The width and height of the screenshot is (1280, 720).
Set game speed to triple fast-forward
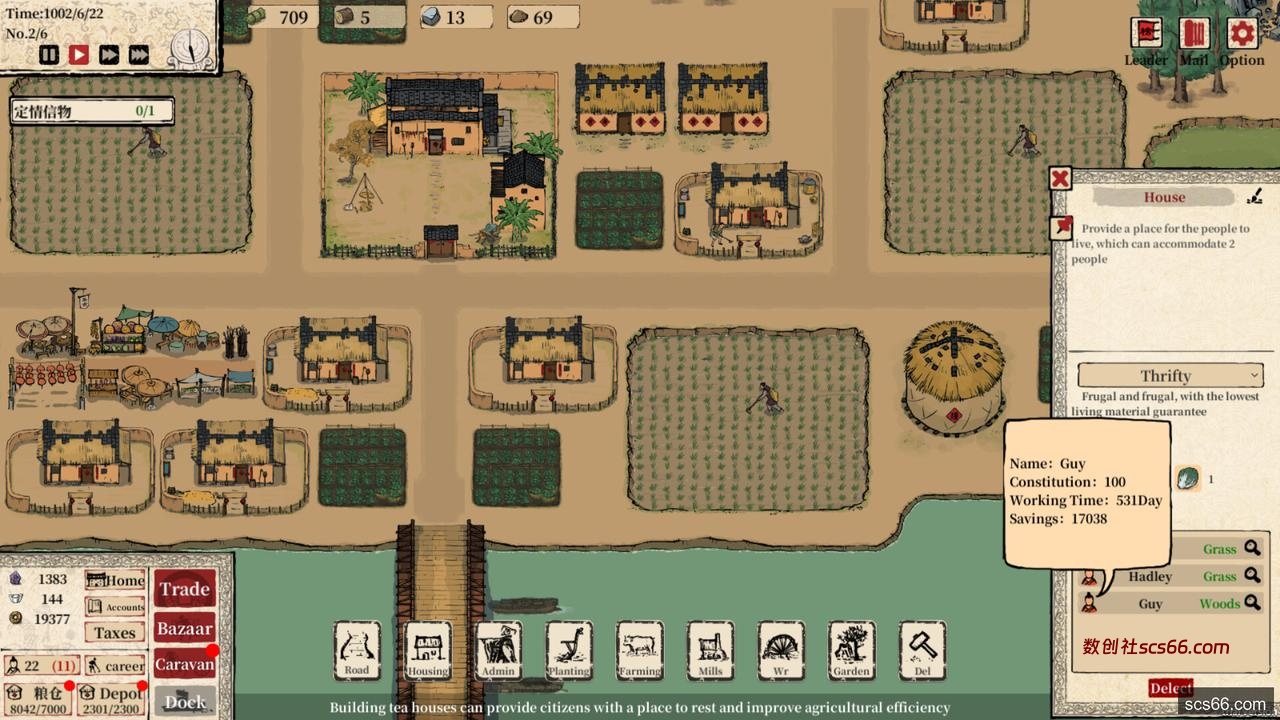tap(139, 55)
